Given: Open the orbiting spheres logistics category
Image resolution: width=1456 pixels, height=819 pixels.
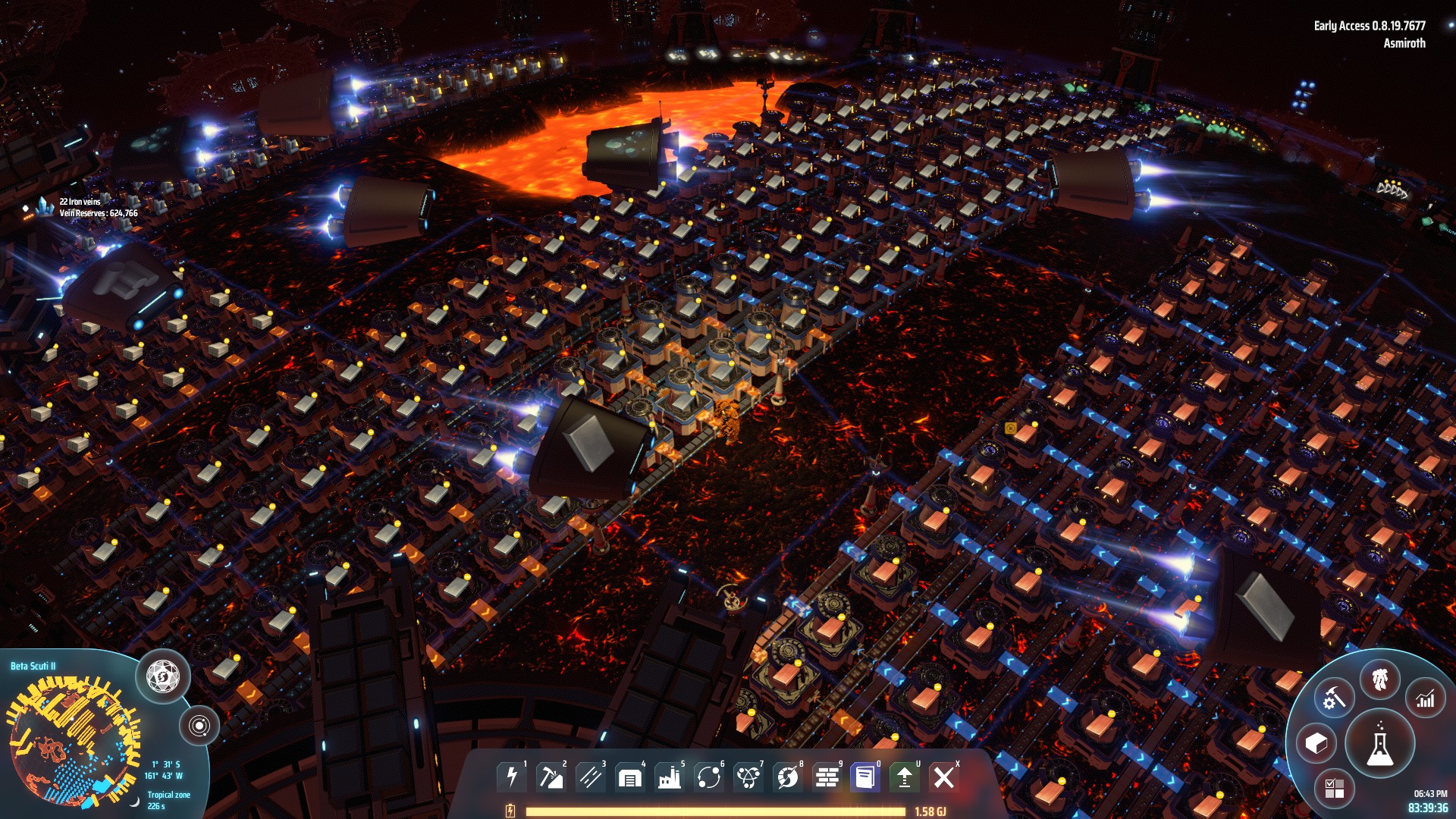Looking at the screenshot, I should pyautogui.click(x=709, y=777).
